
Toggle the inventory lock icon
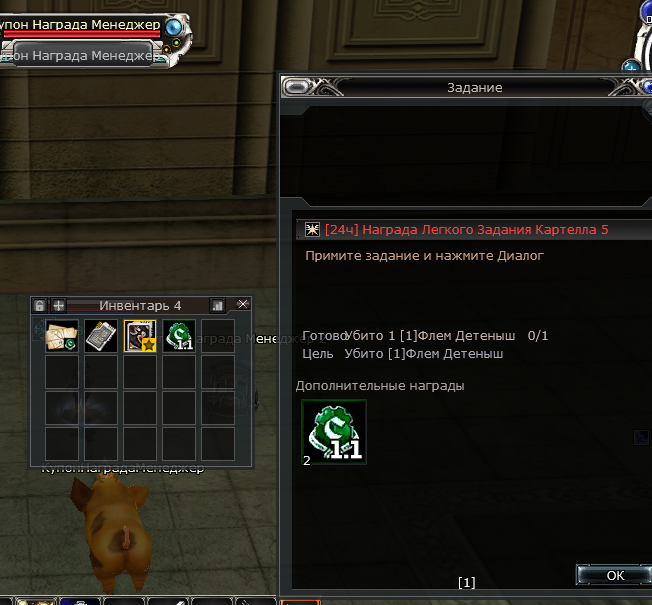coord(40,305)
